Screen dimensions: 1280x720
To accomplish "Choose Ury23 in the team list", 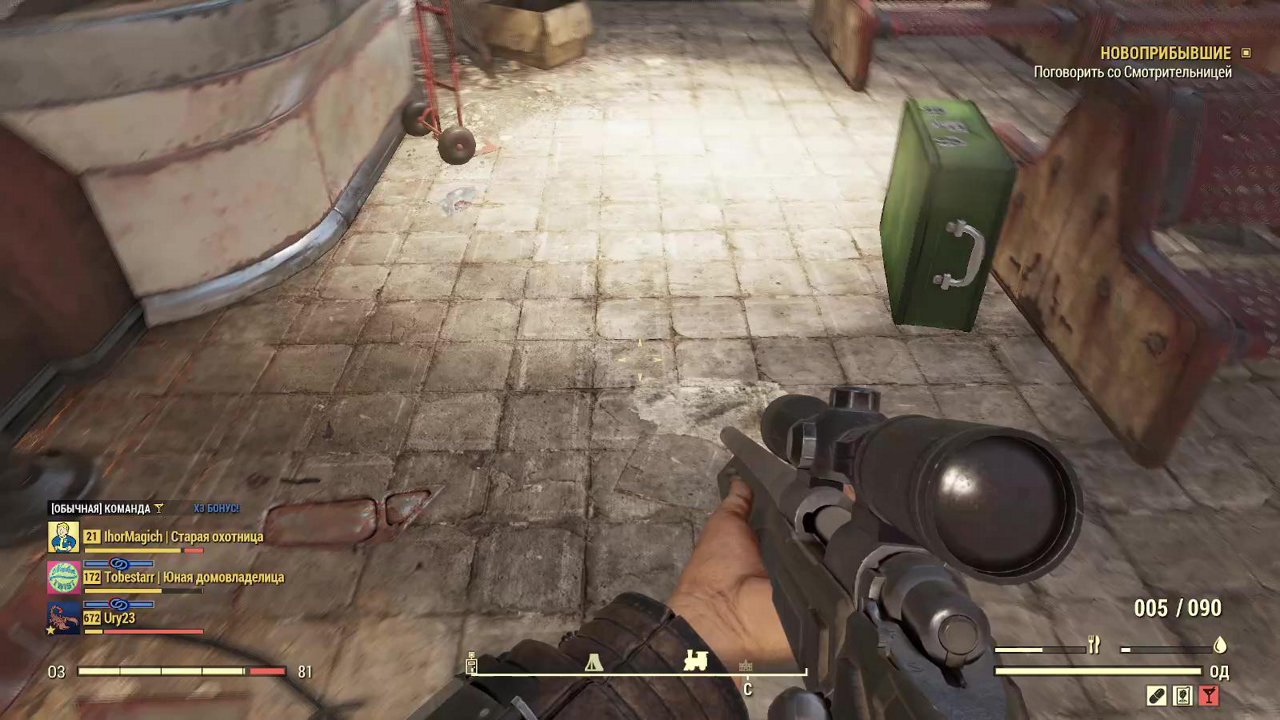I will [119, 618].
